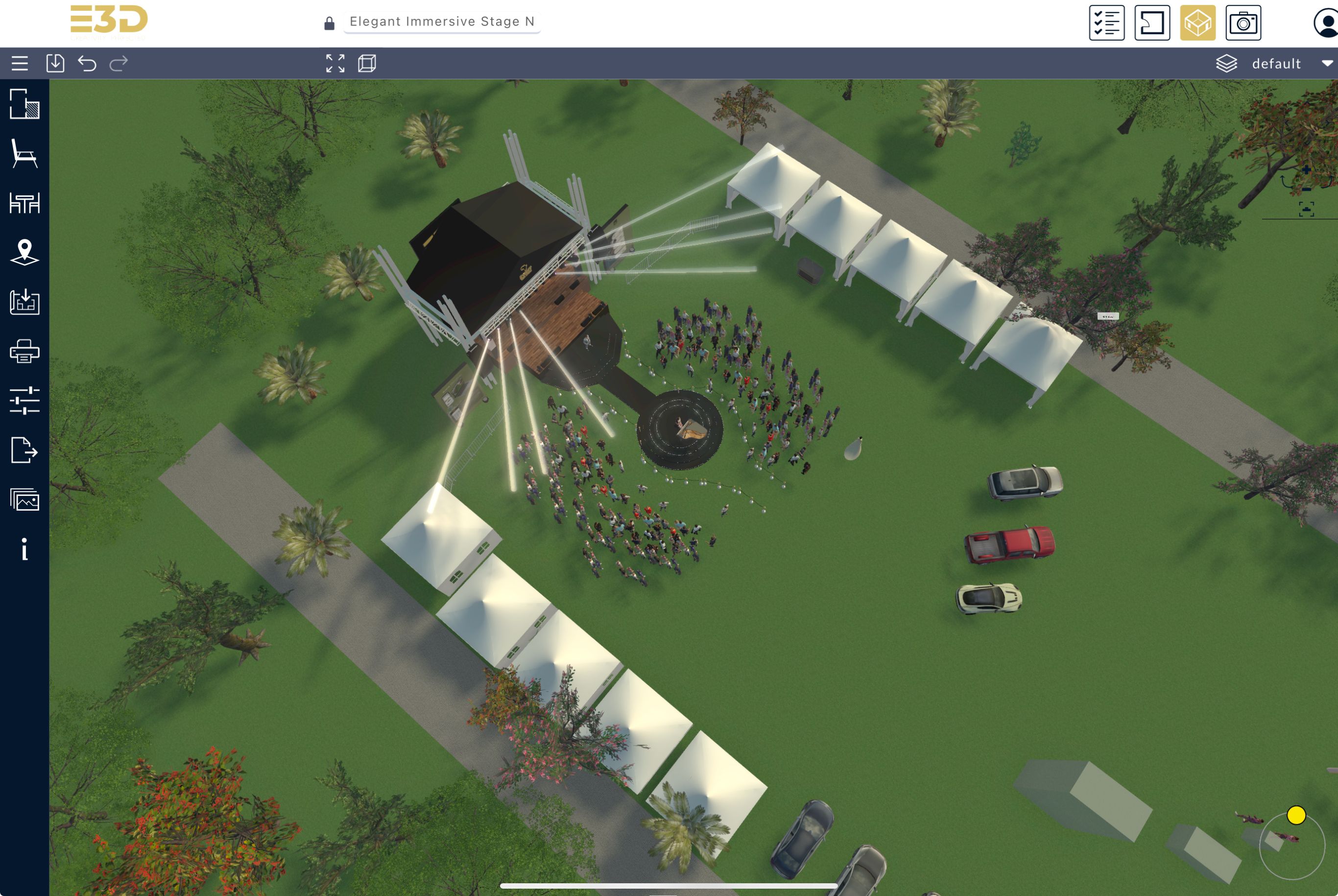This screenshot has width=1338, height=896.
Task: Open the floor plan tool in sidebar
Action: tap(24, 104)
